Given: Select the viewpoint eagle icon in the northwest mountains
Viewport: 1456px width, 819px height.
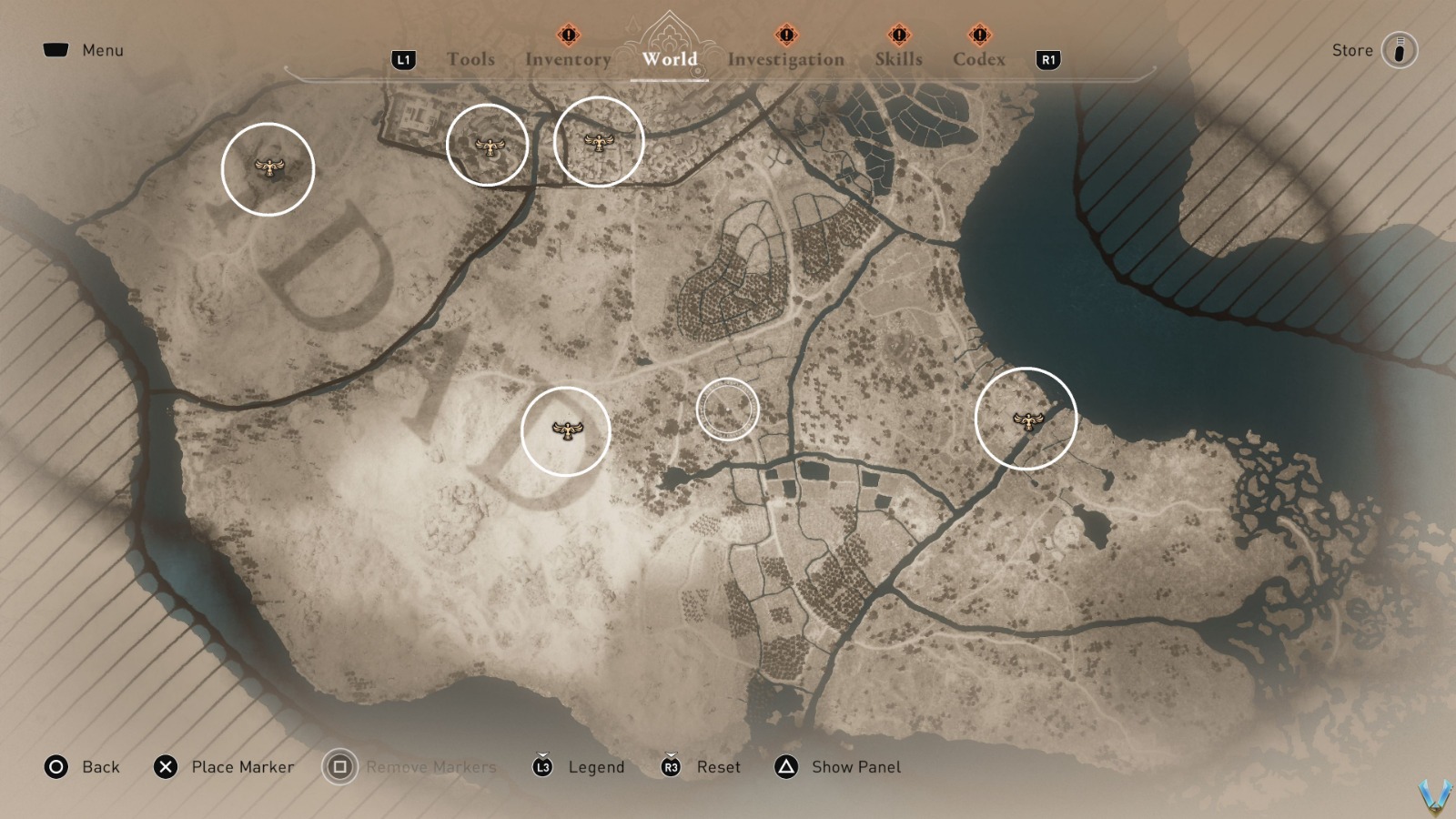Looking at the screenshot, I should (x=269, y=167).
